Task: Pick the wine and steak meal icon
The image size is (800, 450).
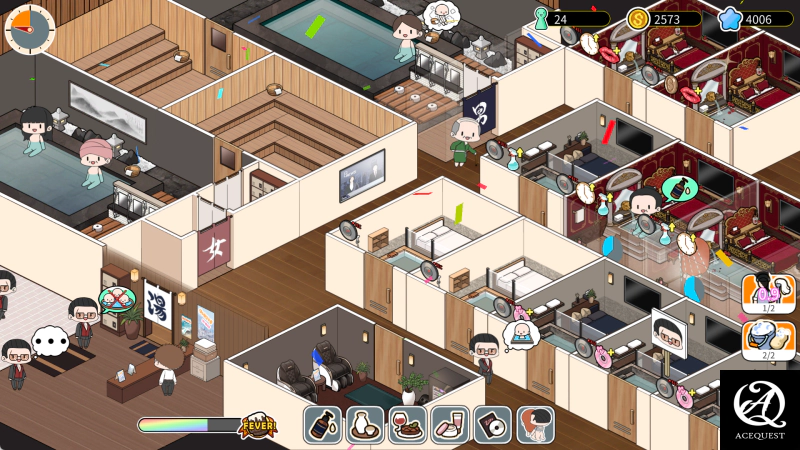Action: point(407,425)
